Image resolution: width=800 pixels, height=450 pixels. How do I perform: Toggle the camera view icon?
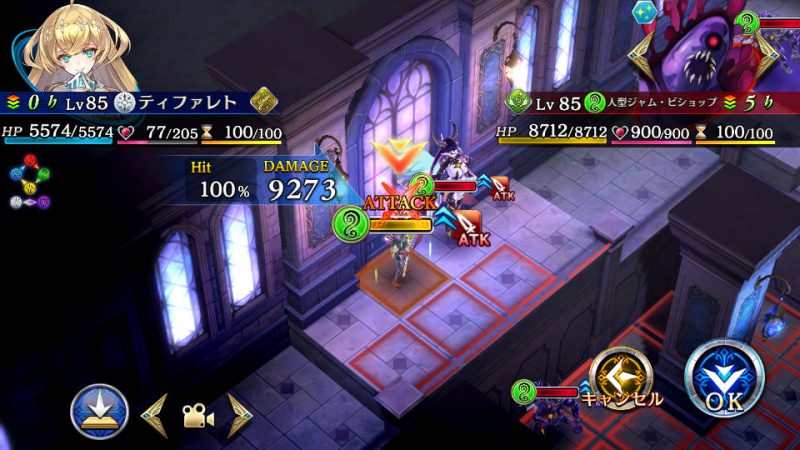coord(196,412)
